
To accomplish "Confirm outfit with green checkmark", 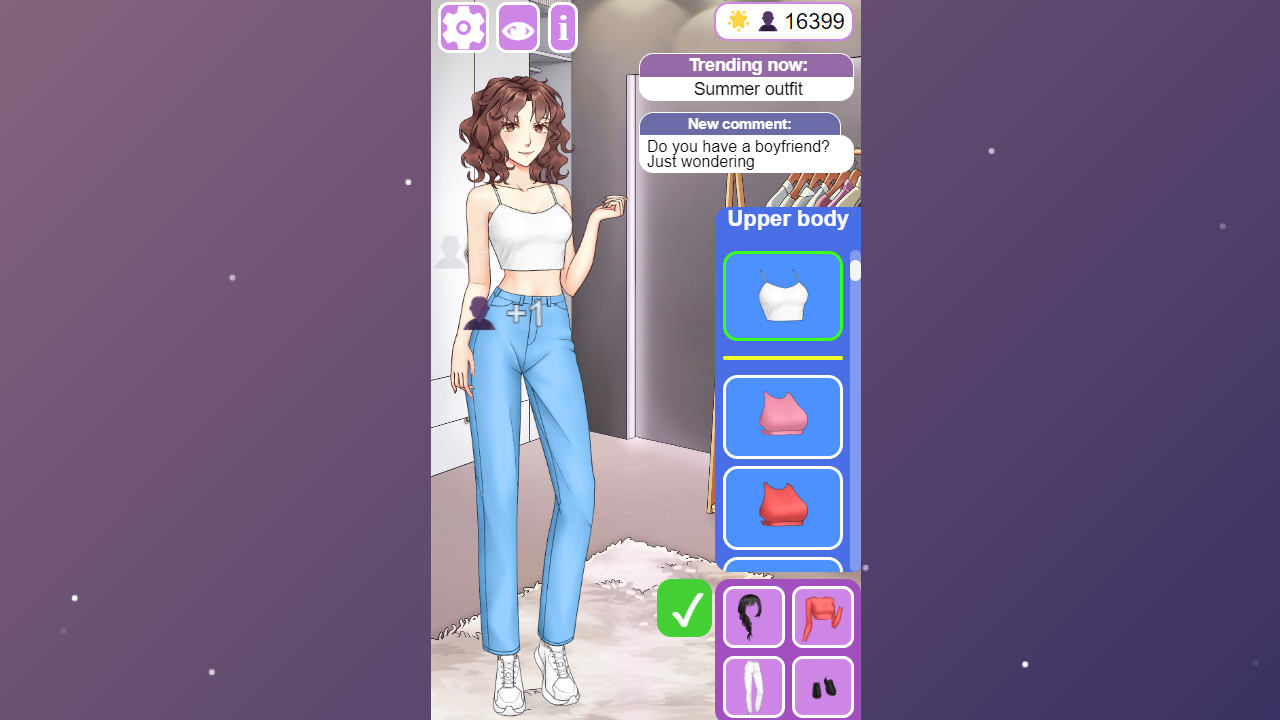I will click(684, 608).
